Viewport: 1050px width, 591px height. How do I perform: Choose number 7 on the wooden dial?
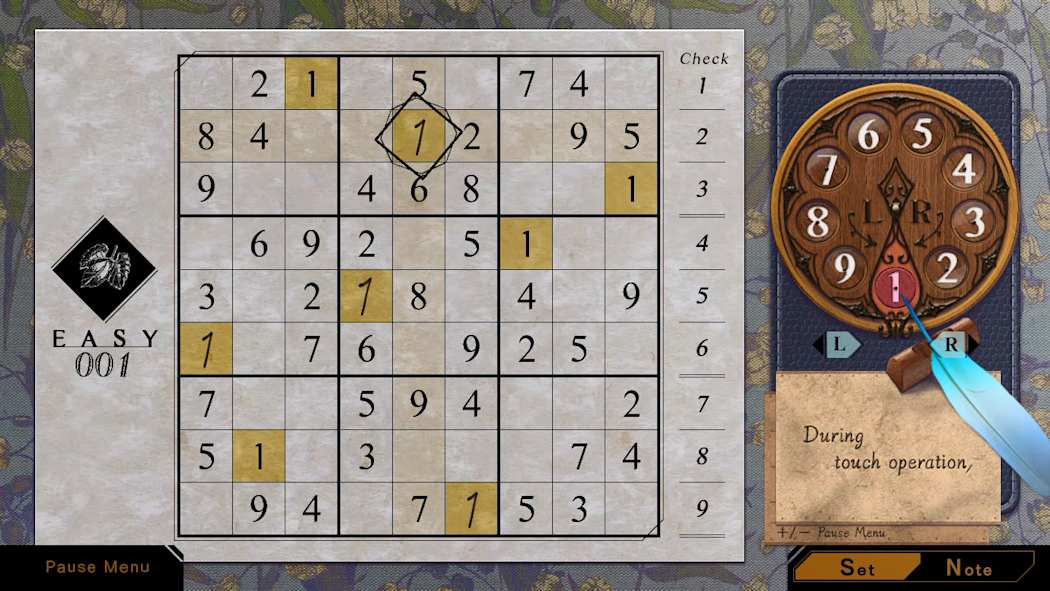pyautogui.click(x=826, y=169)
